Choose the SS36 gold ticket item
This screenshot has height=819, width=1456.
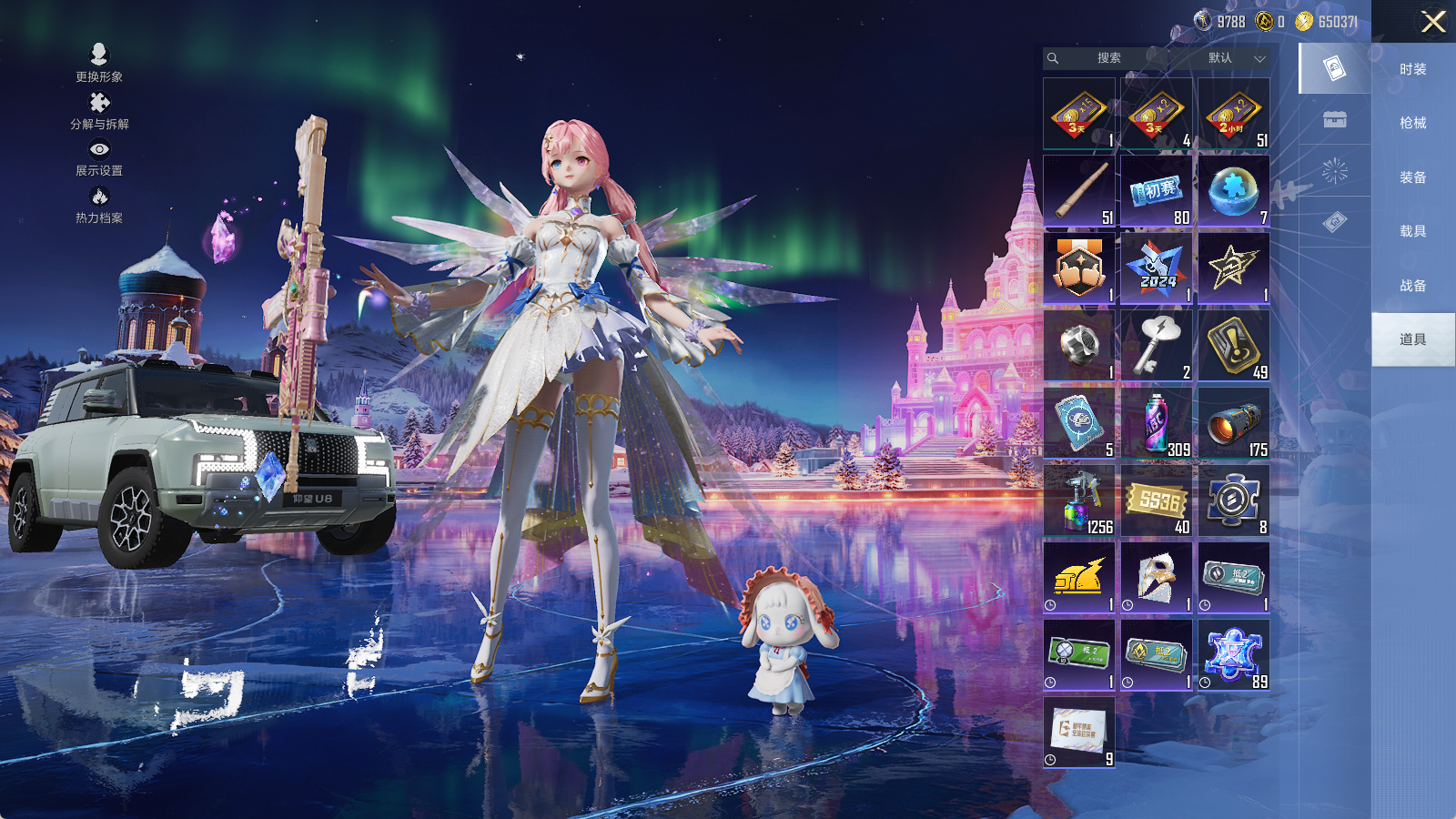[x=1157, y=500]
